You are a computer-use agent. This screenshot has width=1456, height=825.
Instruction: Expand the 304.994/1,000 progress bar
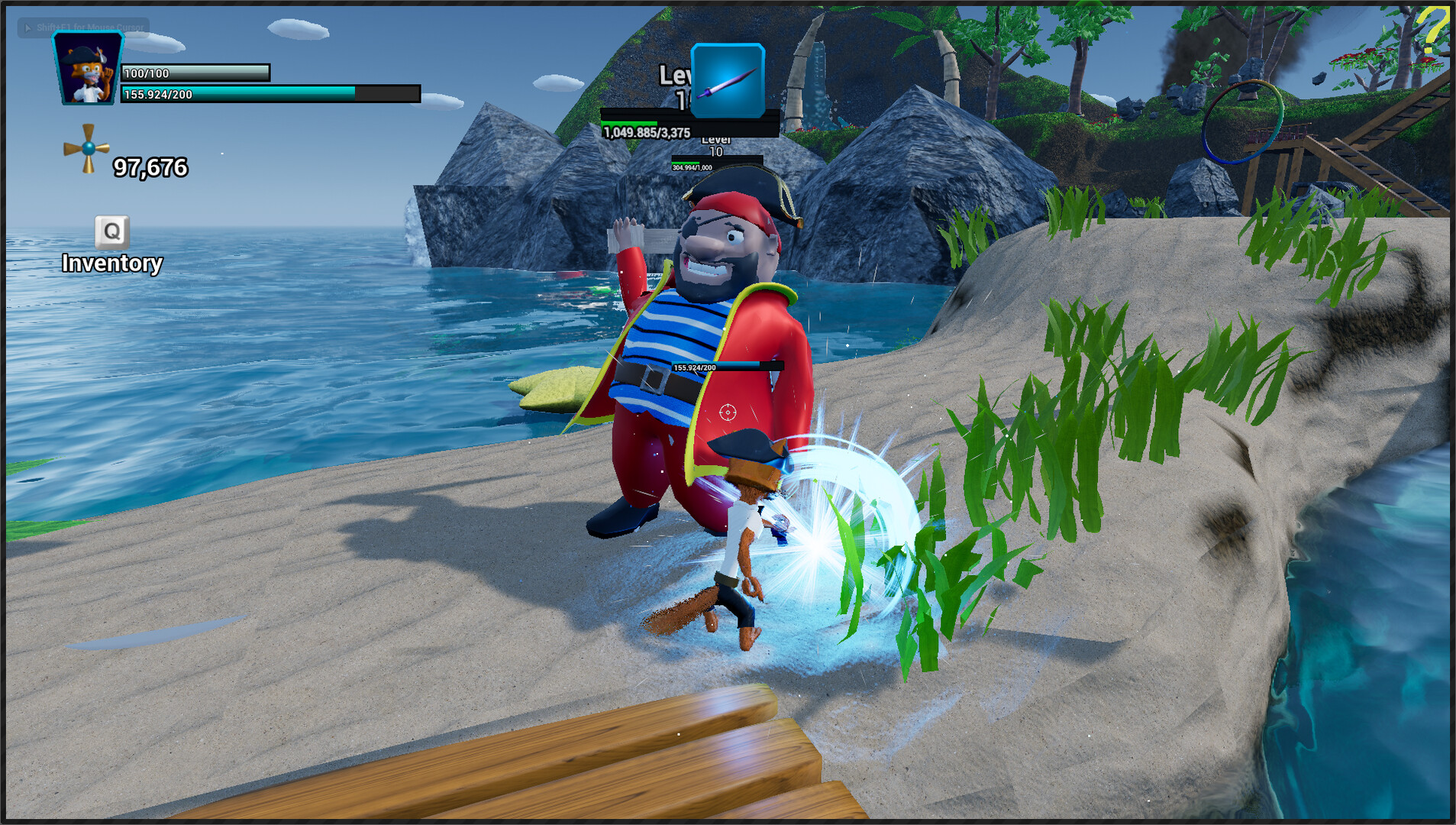(691, 166)
